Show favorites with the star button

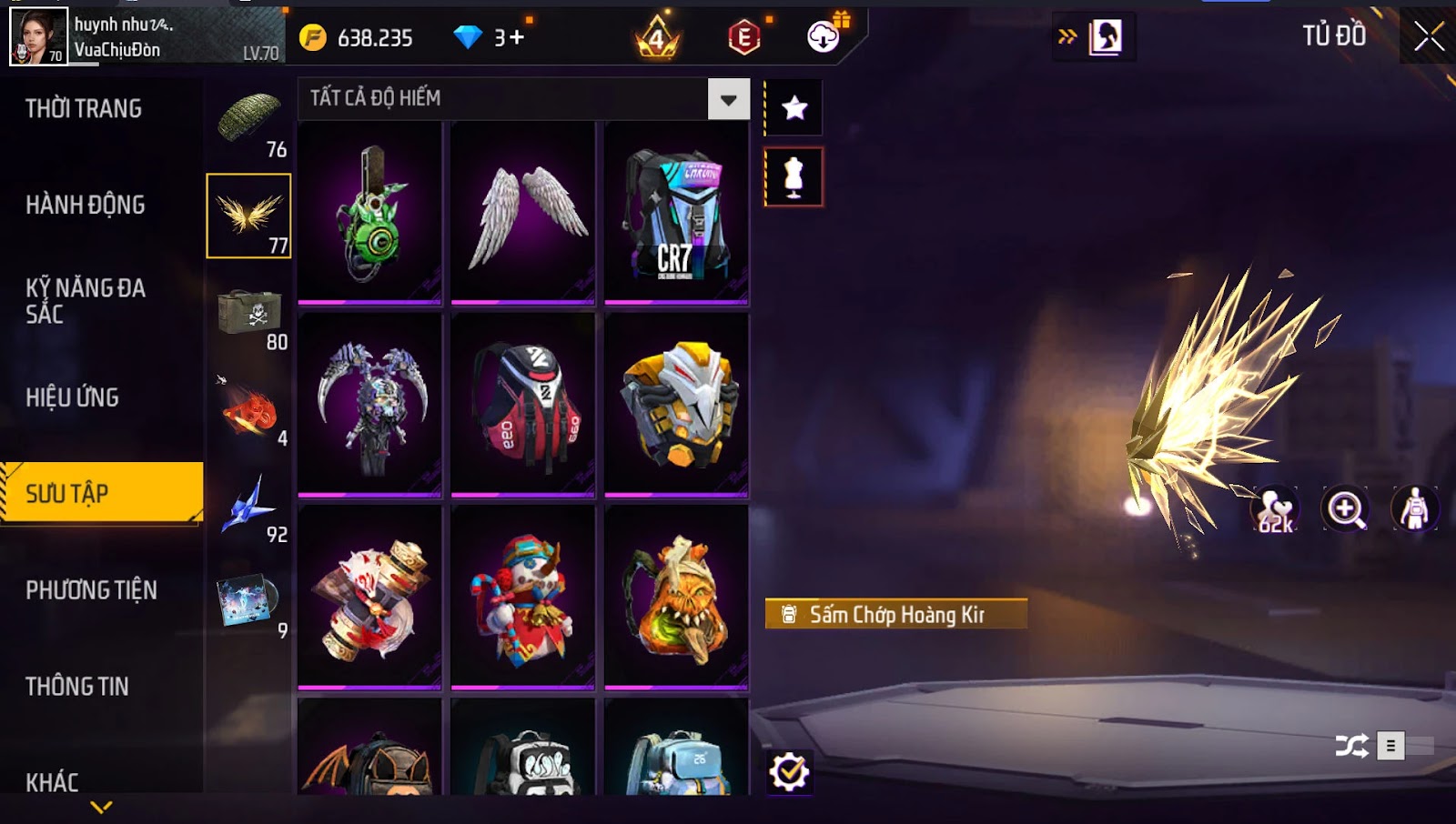tap(794, 108)
